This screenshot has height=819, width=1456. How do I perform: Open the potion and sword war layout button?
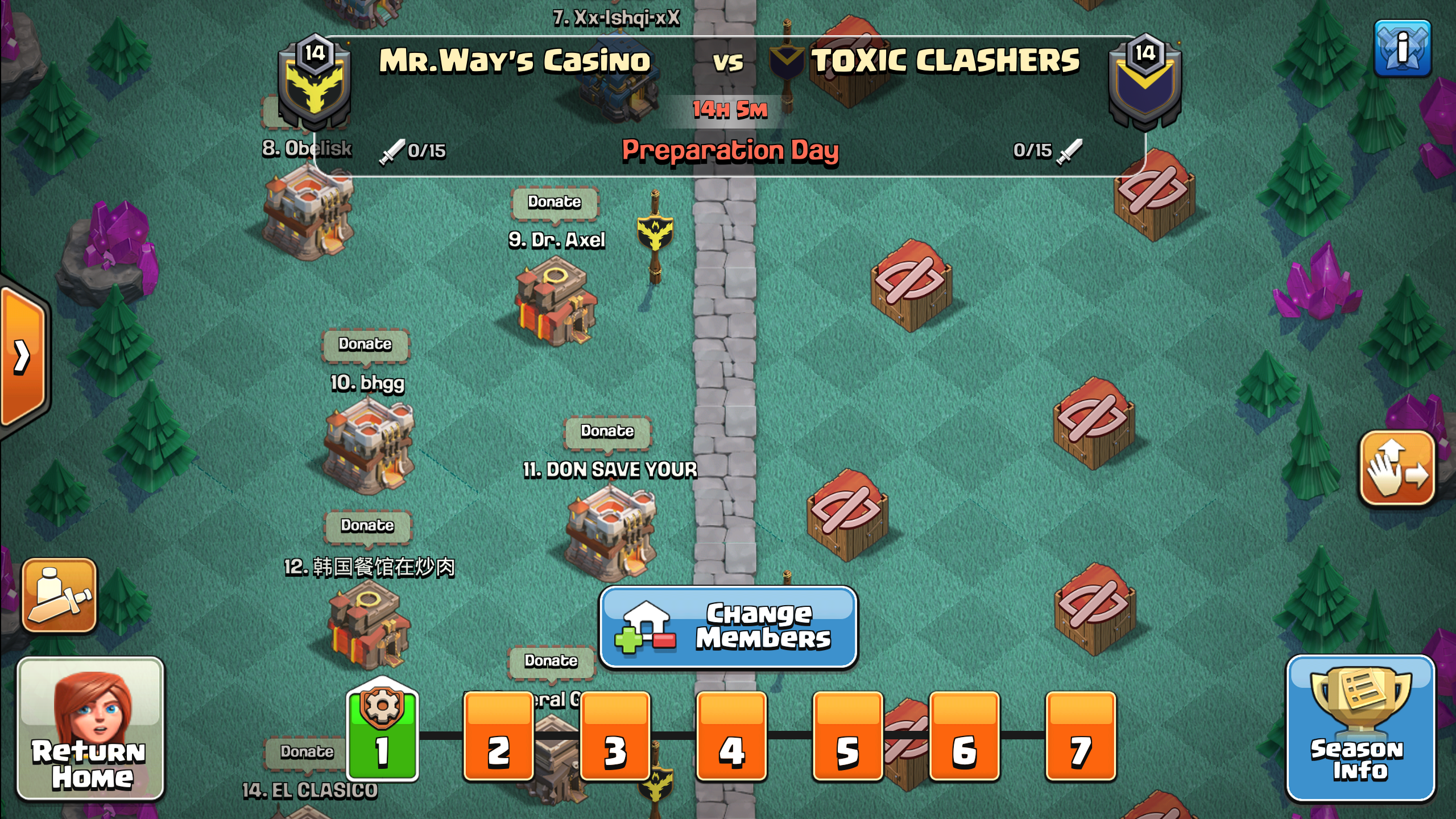click(59, 595)
